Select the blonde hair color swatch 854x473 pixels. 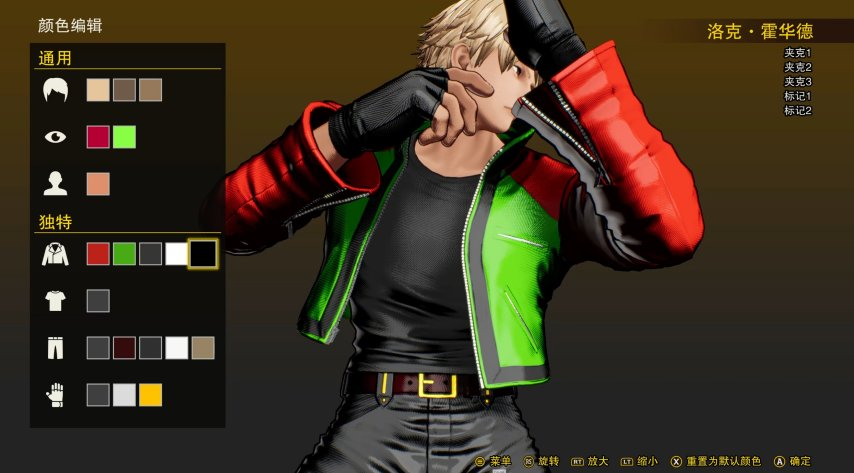pos(98,90)
